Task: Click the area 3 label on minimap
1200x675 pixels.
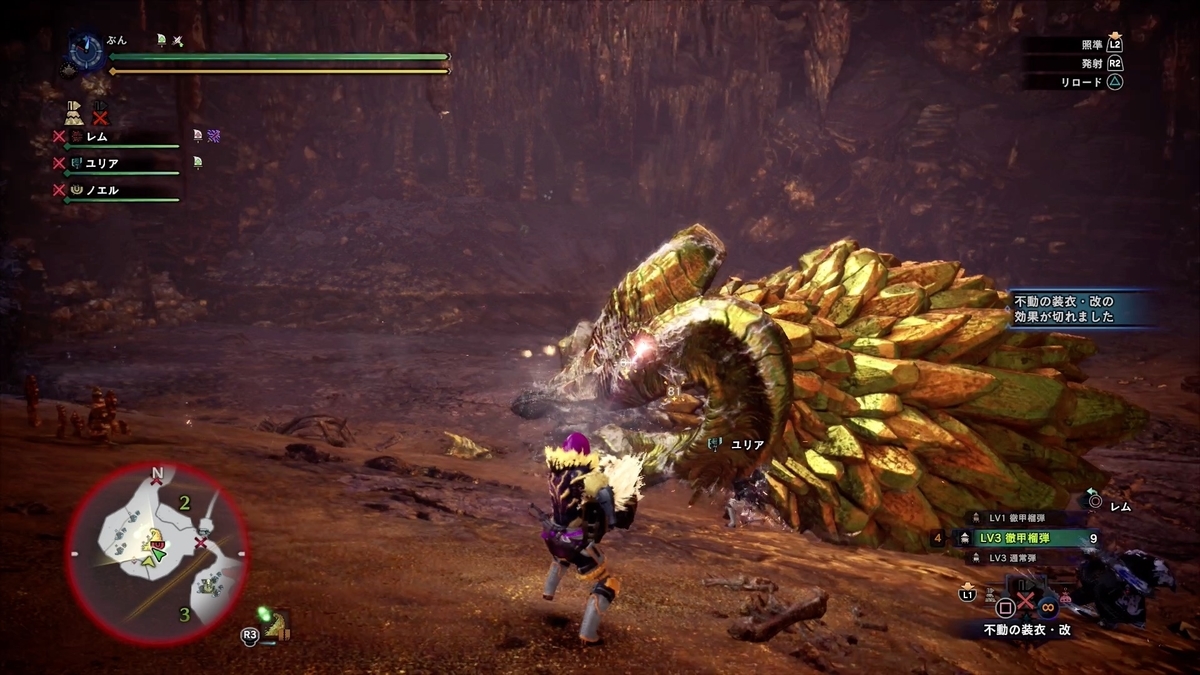Action: (184, 614)
